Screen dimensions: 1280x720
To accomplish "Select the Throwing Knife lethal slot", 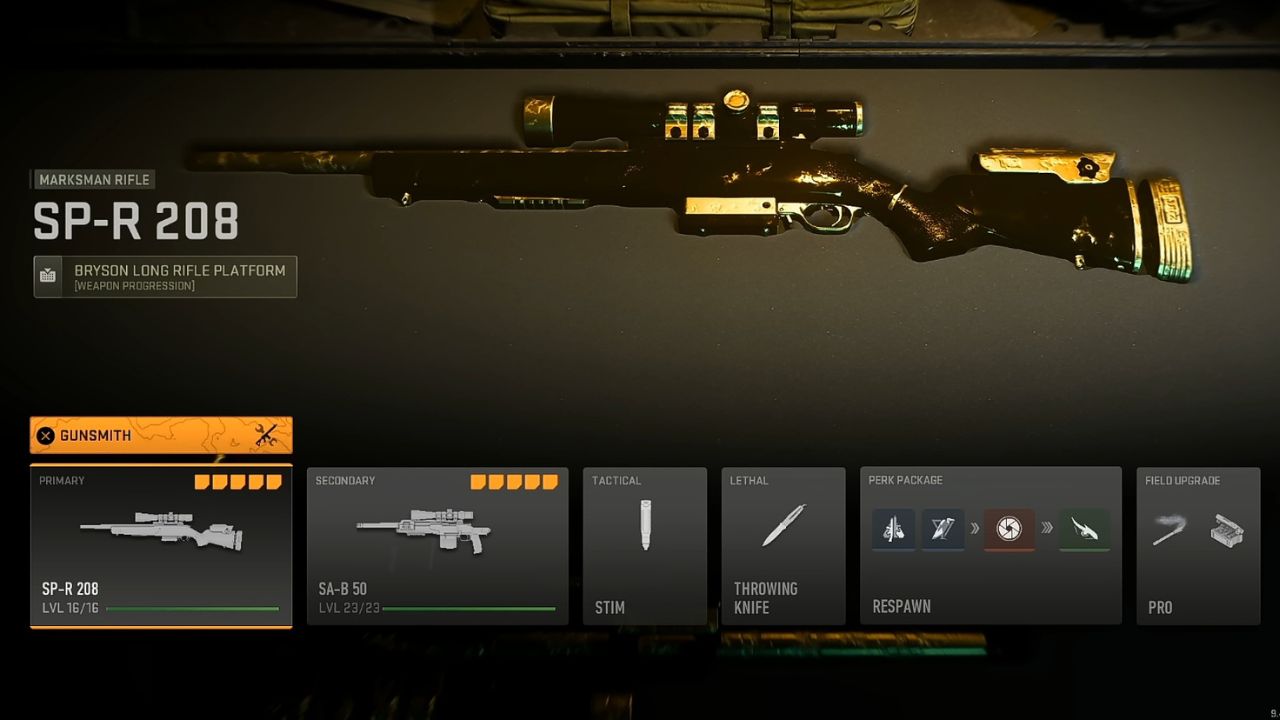I will click(783, 546).
